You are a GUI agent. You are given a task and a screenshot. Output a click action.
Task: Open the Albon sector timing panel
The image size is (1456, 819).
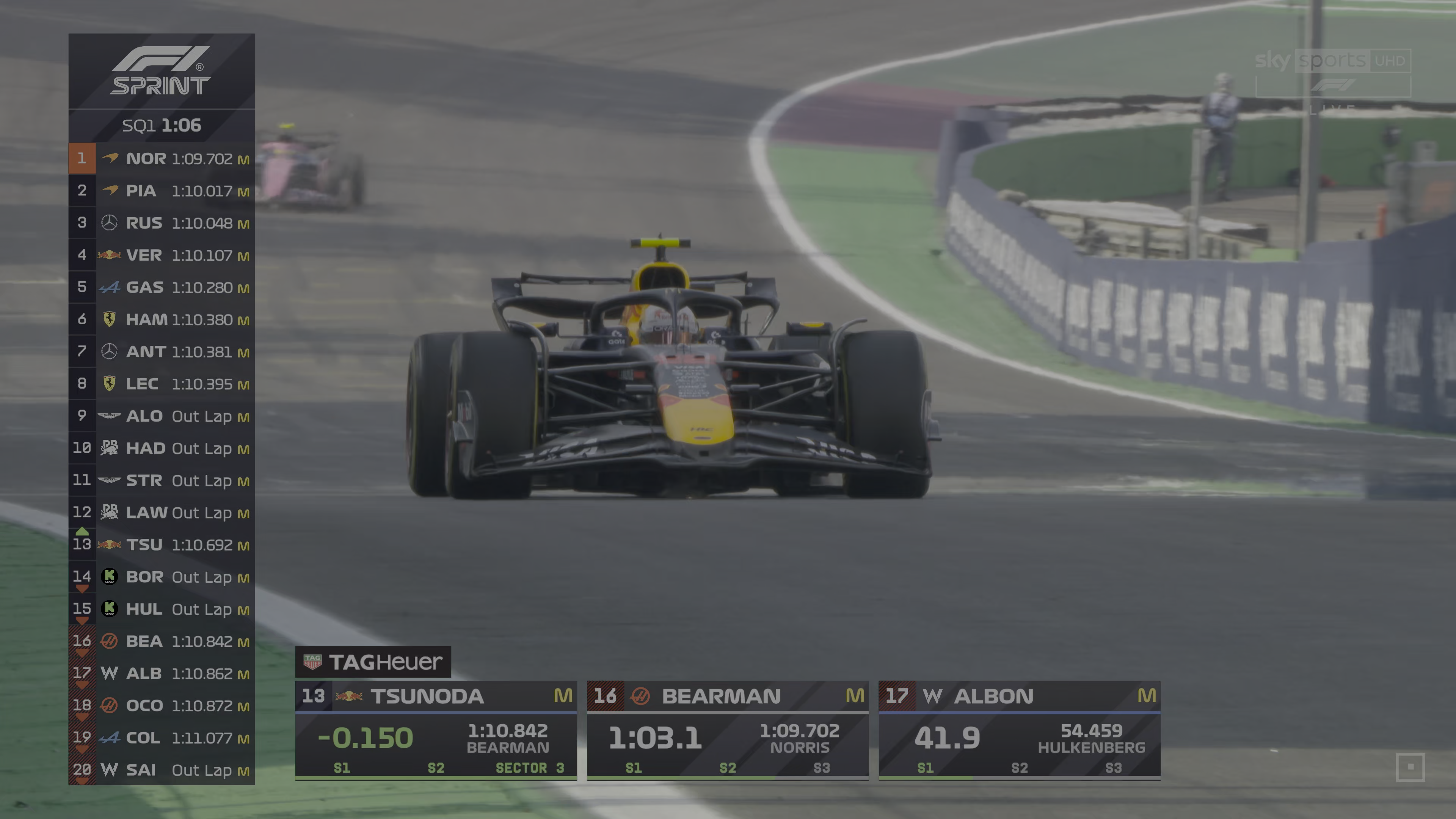tap(1019, 730)
